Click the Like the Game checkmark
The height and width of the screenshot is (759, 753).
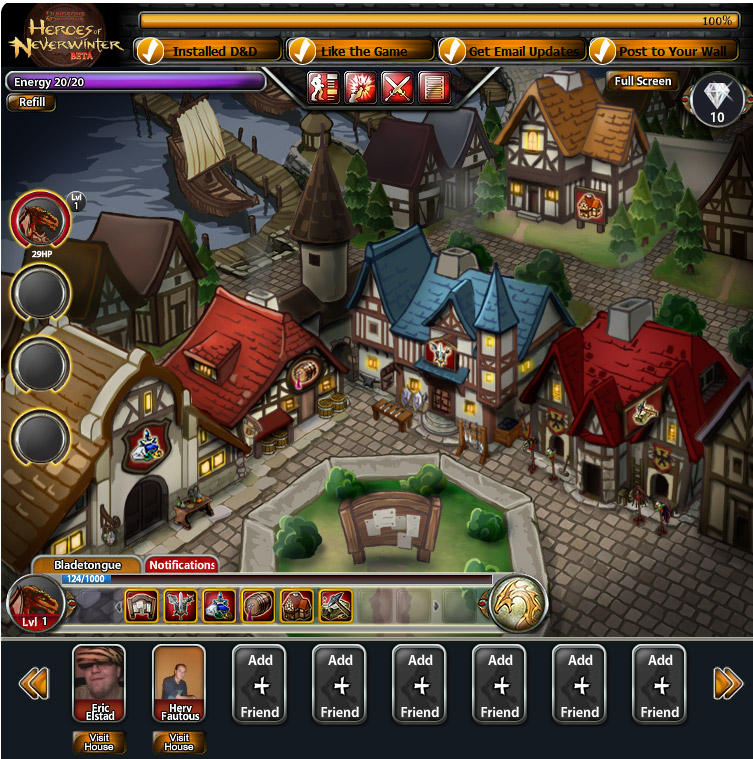(302, 51)
